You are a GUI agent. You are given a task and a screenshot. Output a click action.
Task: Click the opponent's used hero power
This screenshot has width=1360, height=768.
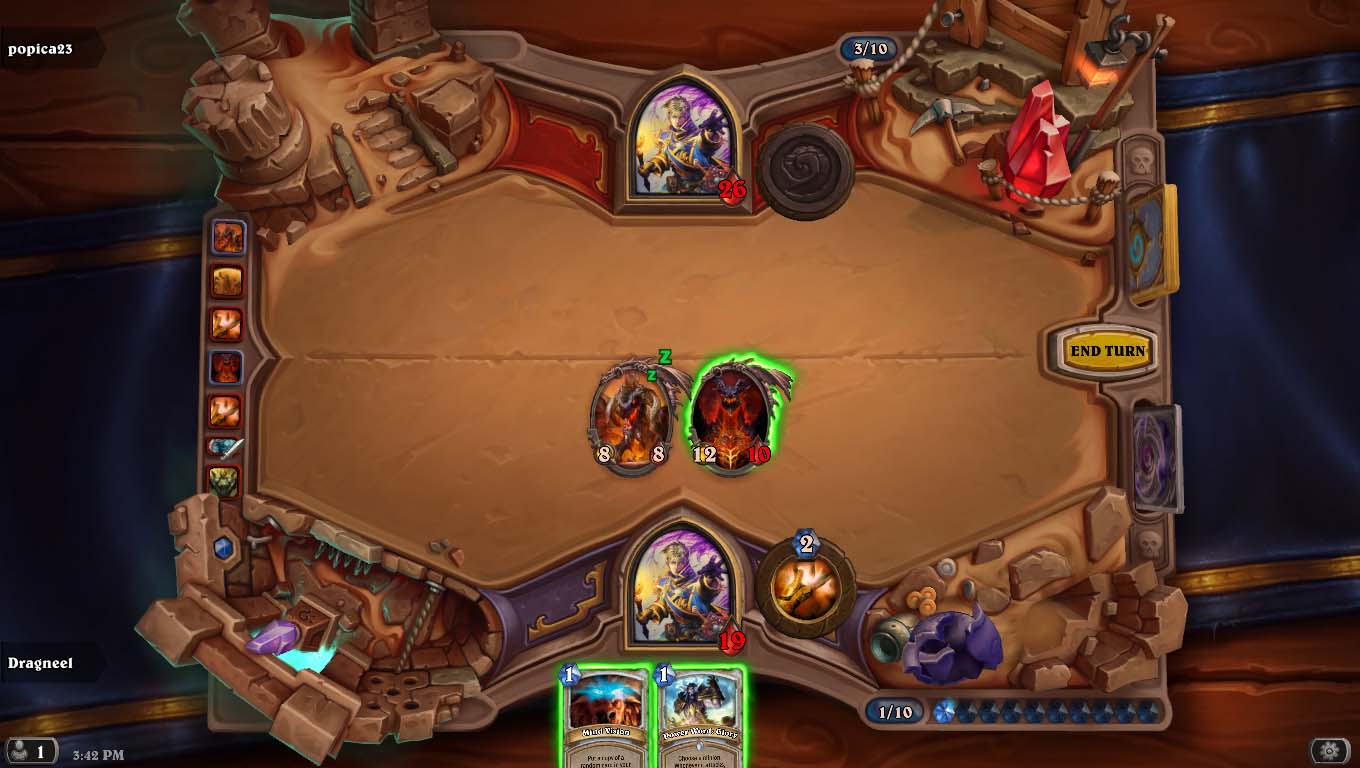coord(805,171)
